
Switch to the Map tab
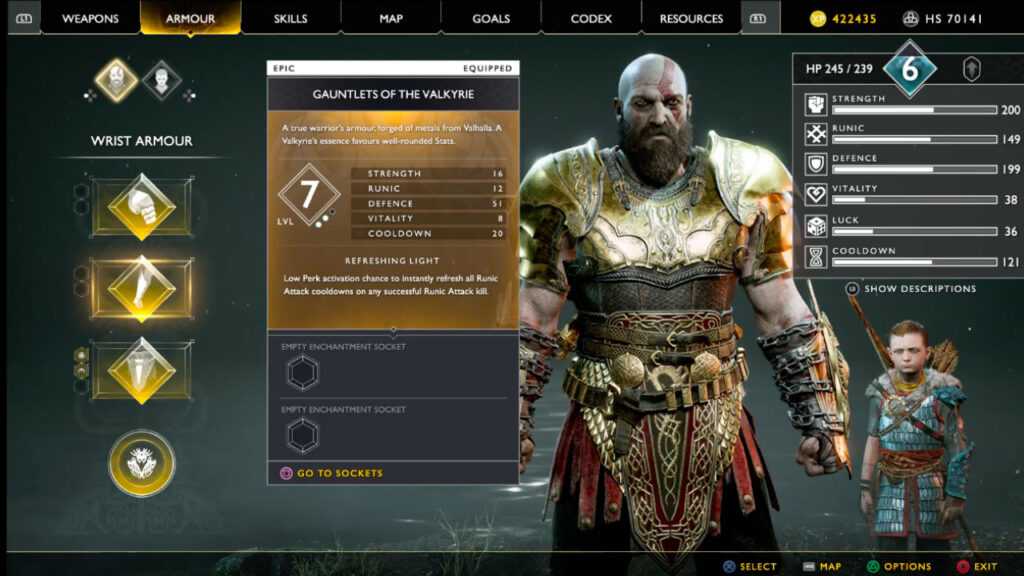[x=391, y=18]
